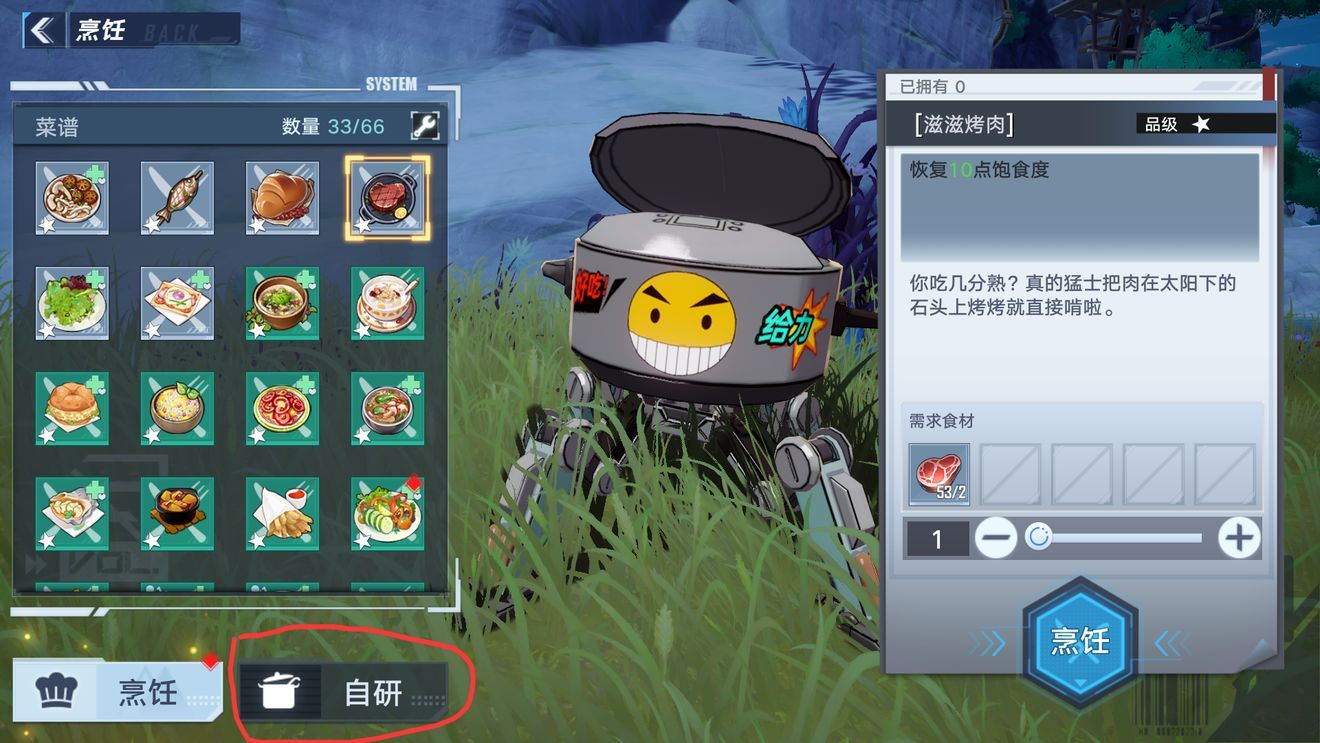Select the grilled fish skewer recipe
This screenshot has height=743, width=1320.
(177, 198)
